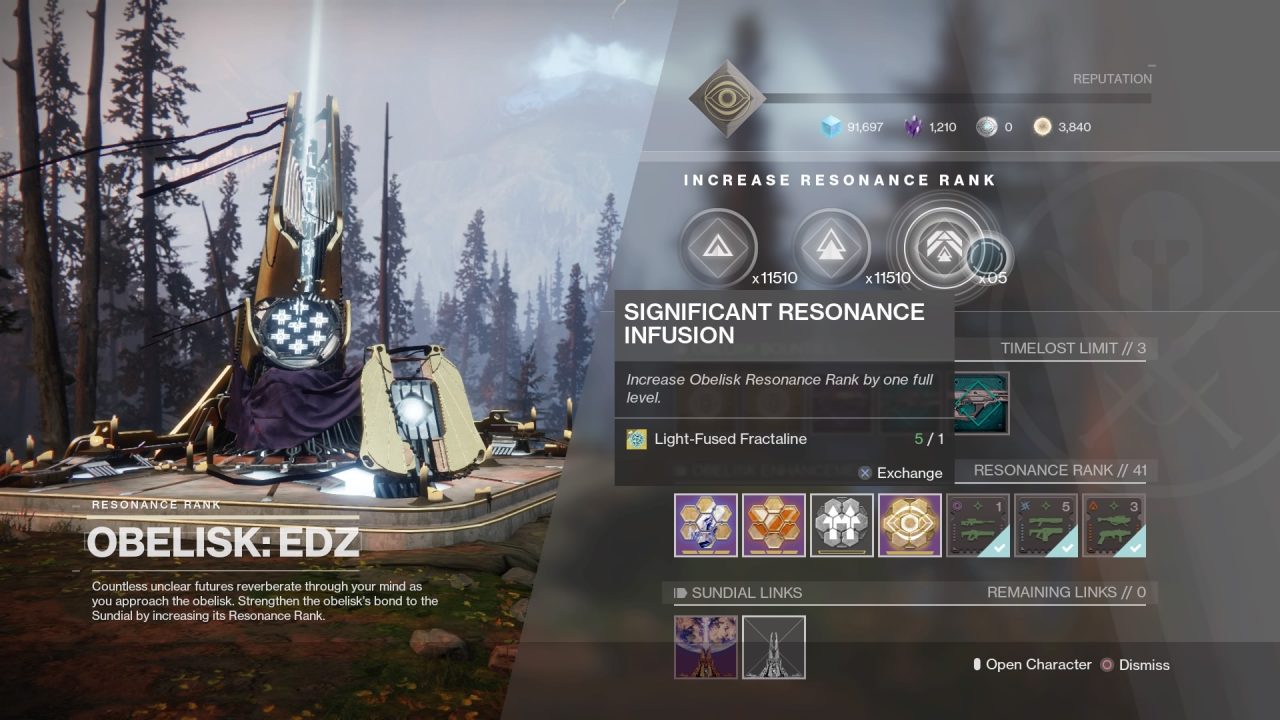Choose the double-triangle resonance infusion
Viewport: 1280px width, 720px height.
[831, 246]
